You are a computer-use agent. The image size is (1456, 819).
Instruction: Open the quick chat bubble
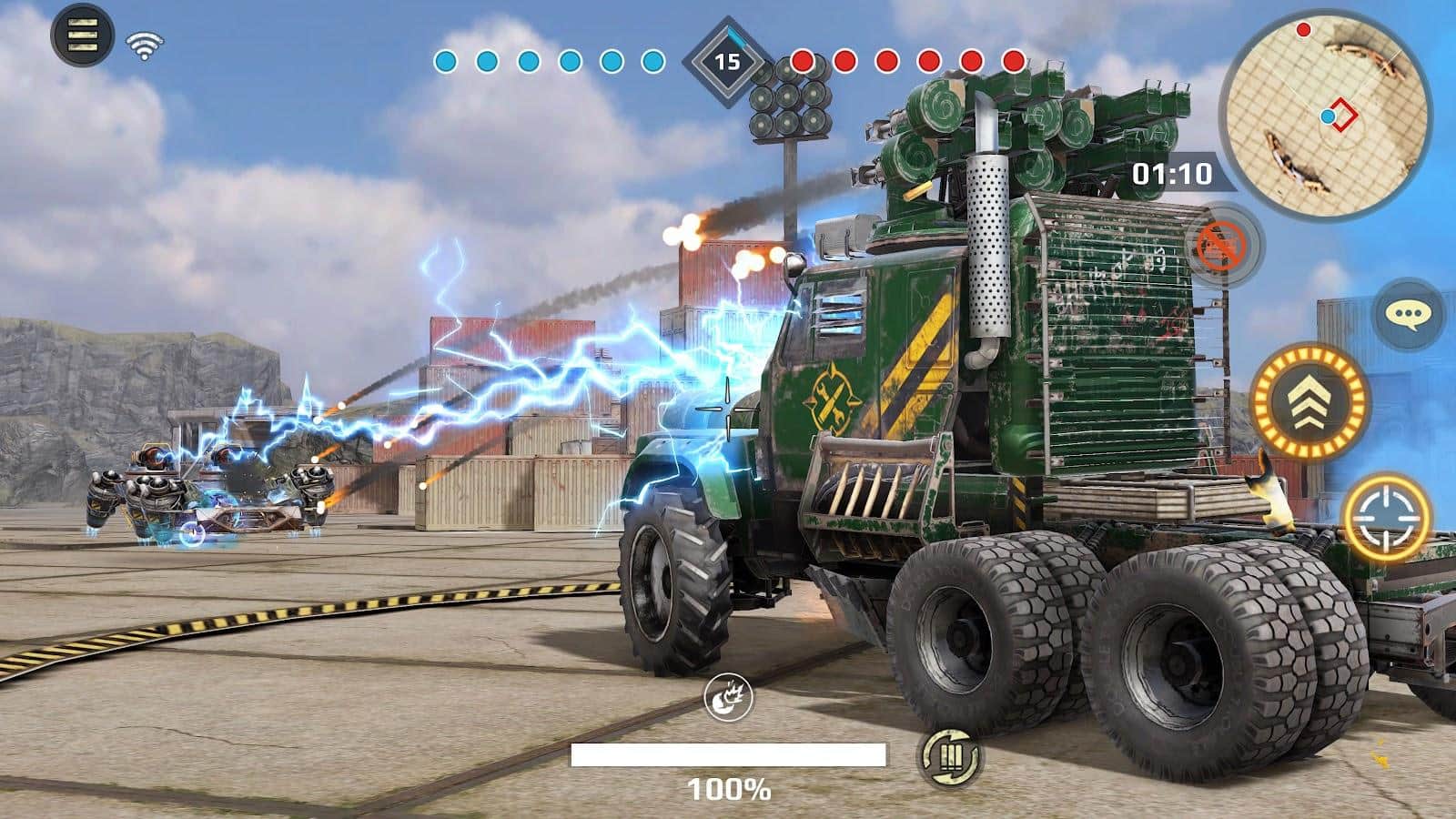pos(1408,315)
